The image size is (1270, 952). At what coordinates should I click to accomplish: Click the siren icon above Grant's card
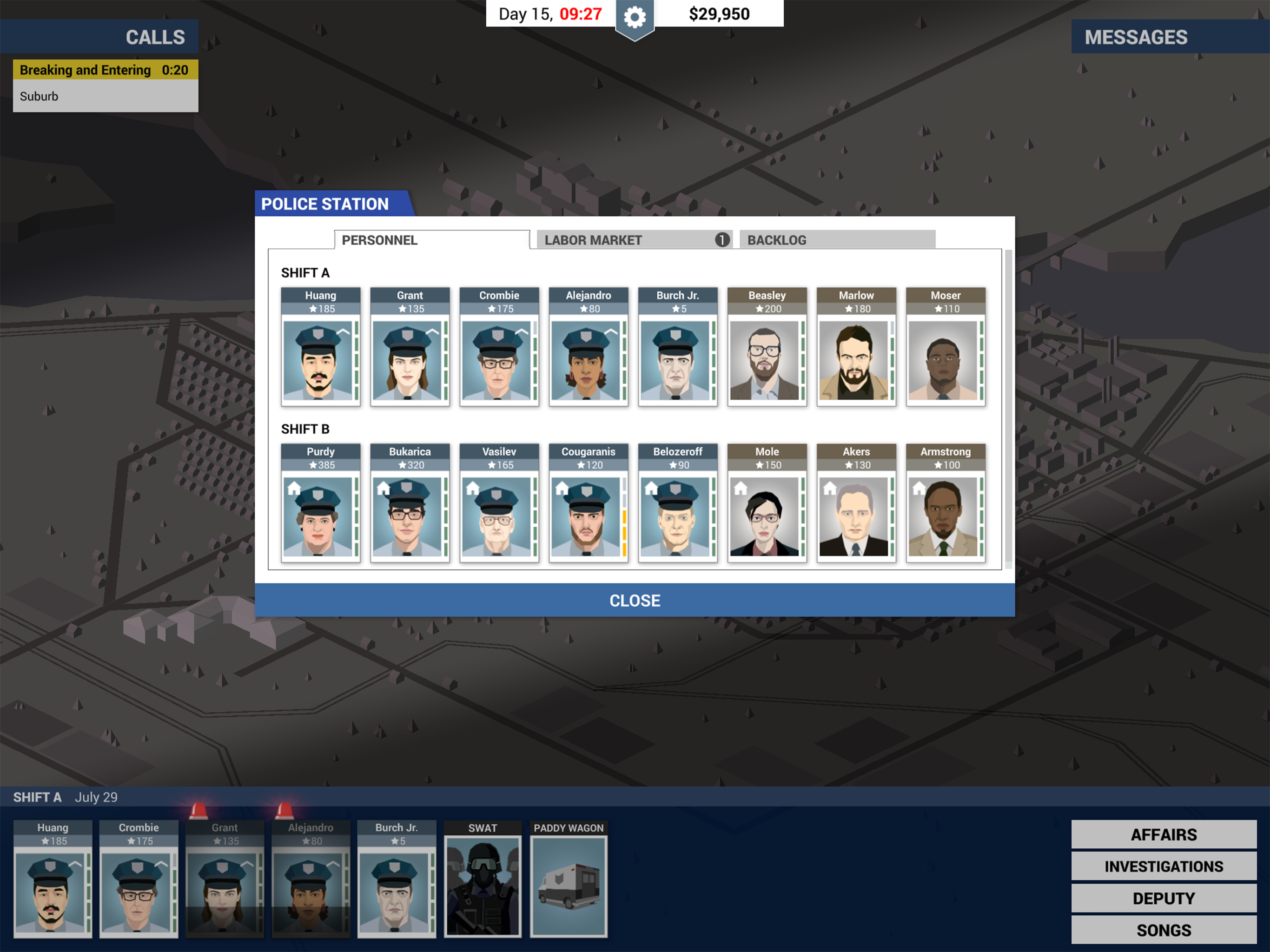(x=198, y=810)
